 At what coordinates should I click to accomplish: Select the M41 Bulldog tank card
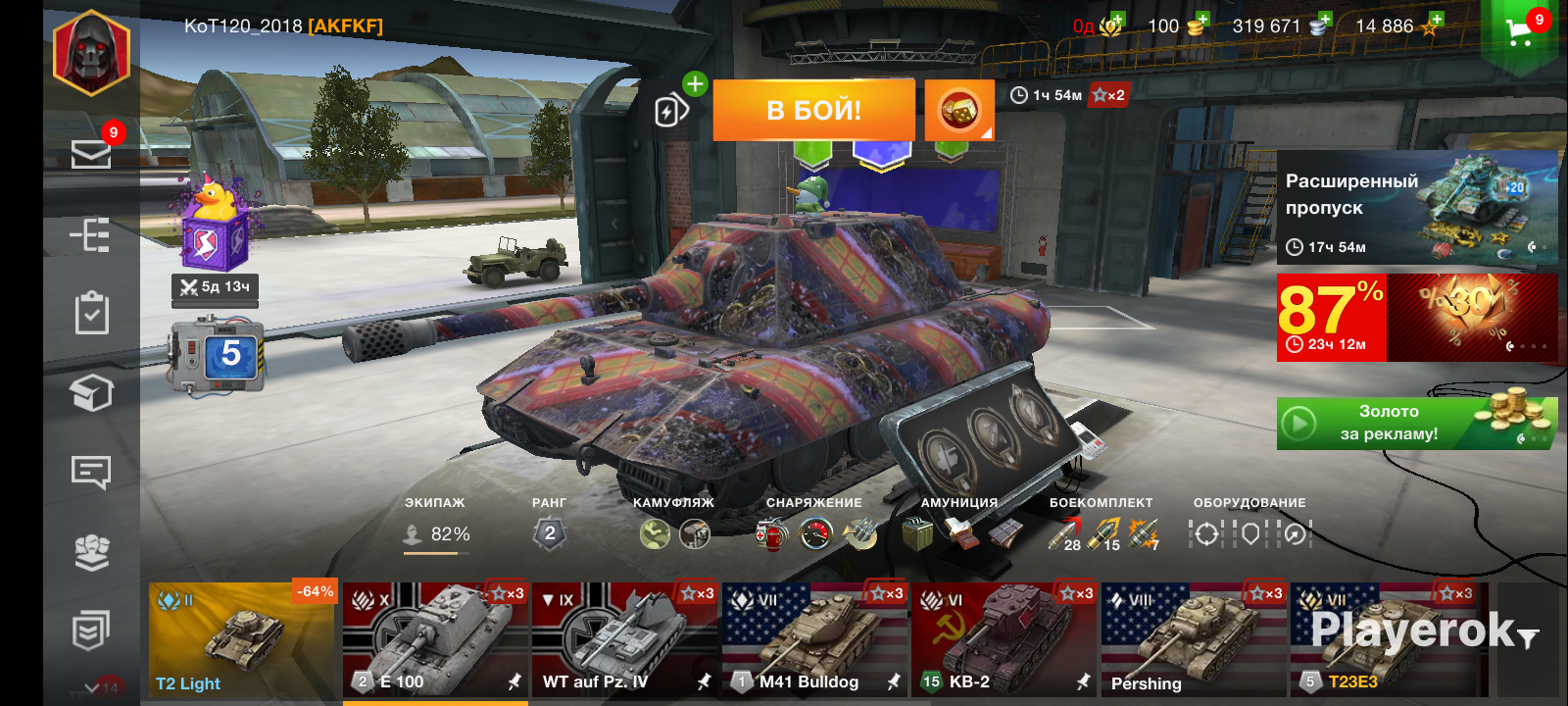(x=814, y=639)
